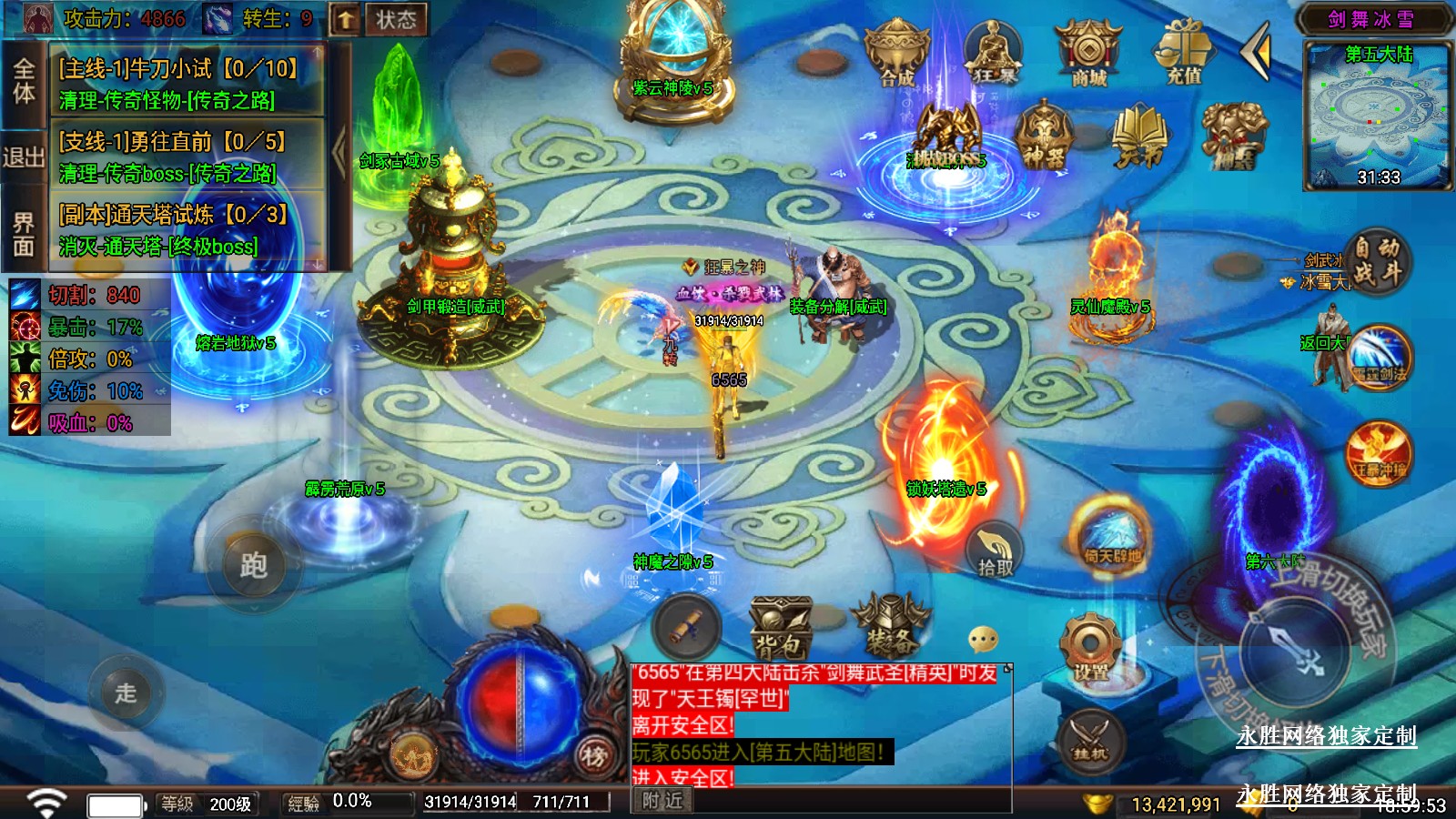1456x819 pixels.
Task: Tap the 退出 exit button
Action: (x=24, y=157)
